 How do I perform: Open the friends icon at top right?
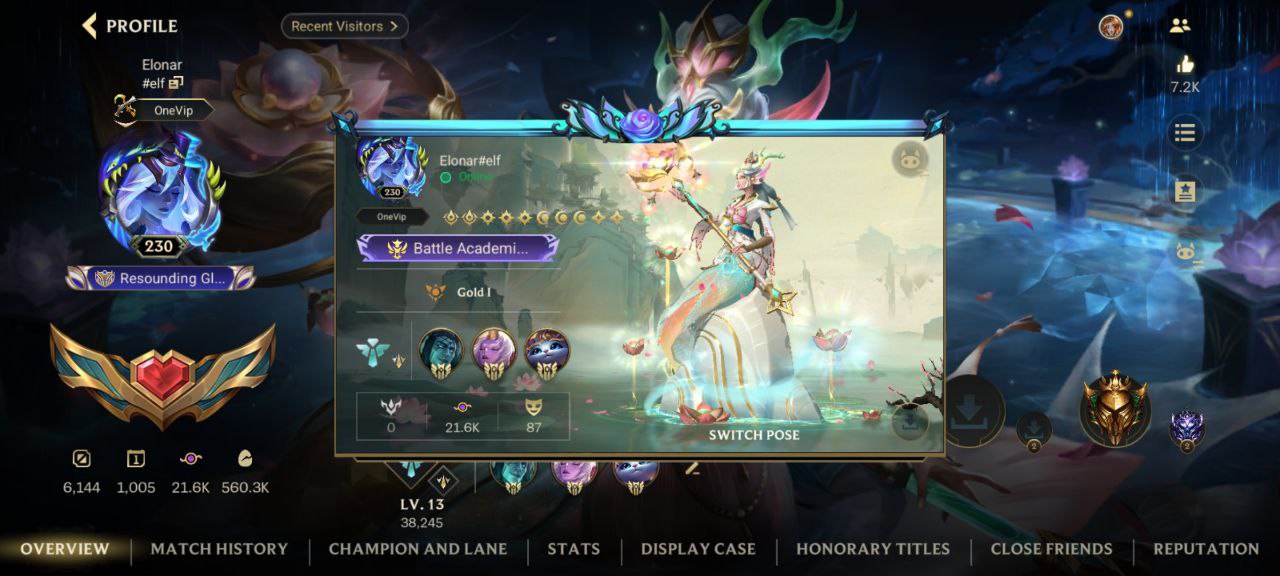point(1180,27)
